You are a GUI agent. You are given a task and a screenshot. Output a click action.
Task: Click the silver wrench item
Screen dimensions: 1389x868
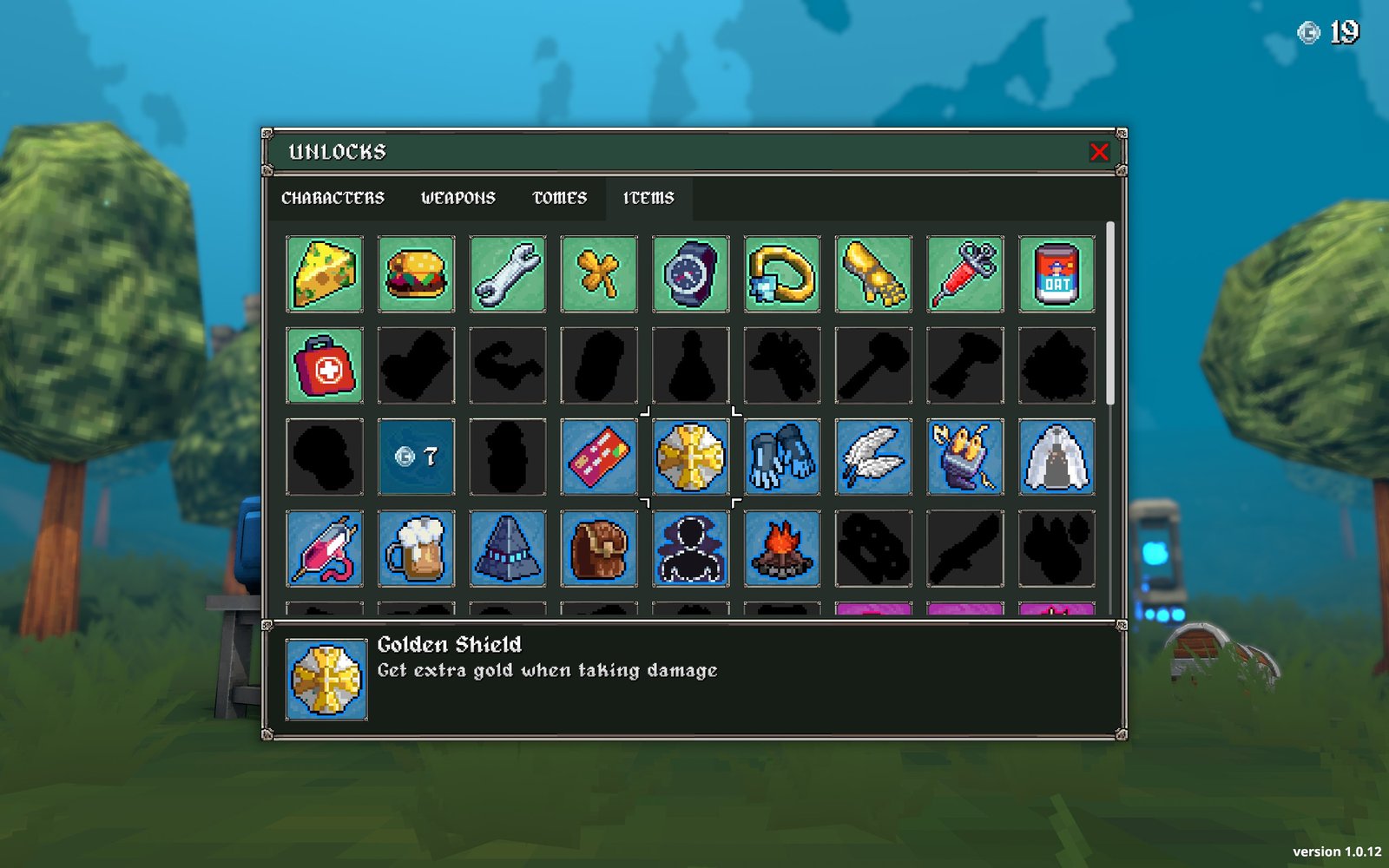[x=508, y=274]
